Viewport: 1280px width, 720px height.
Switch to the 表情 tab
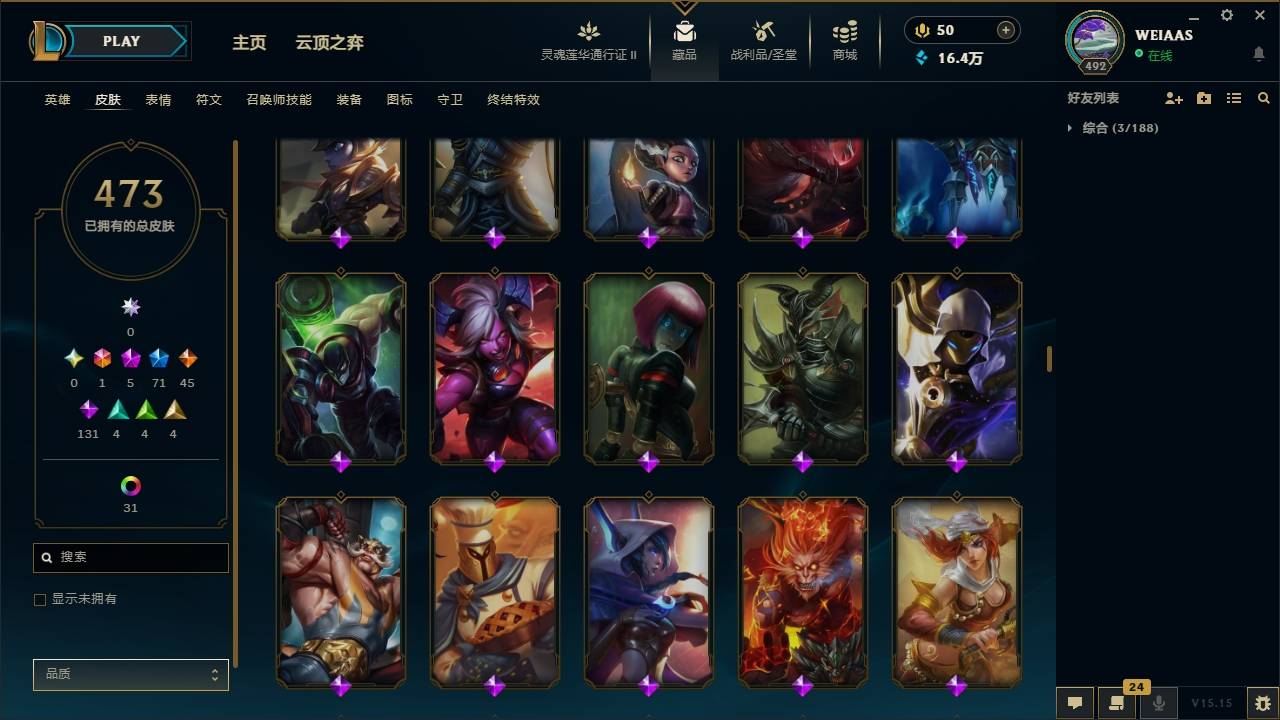(x=159, y=100)
